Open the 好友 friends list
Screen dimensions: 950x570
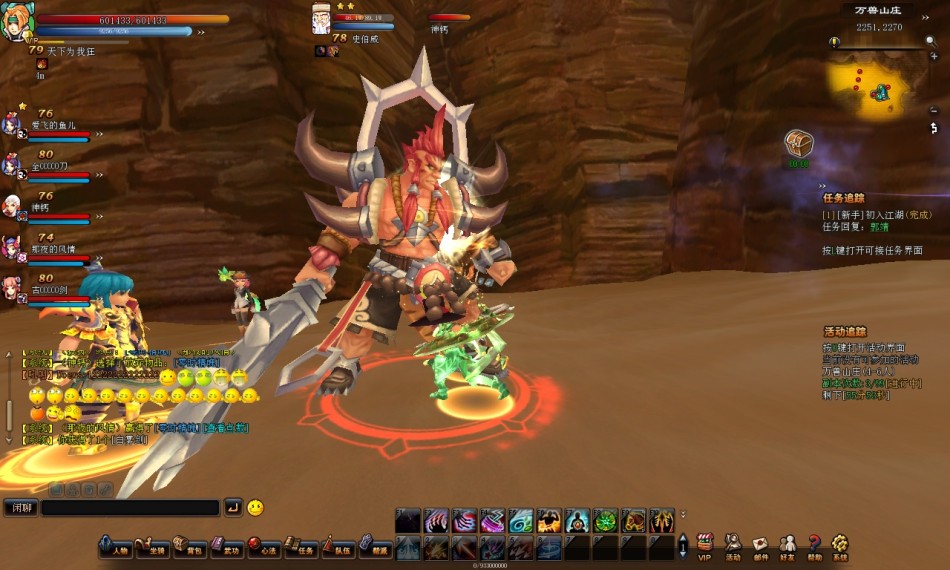click(x=787, y=544)
